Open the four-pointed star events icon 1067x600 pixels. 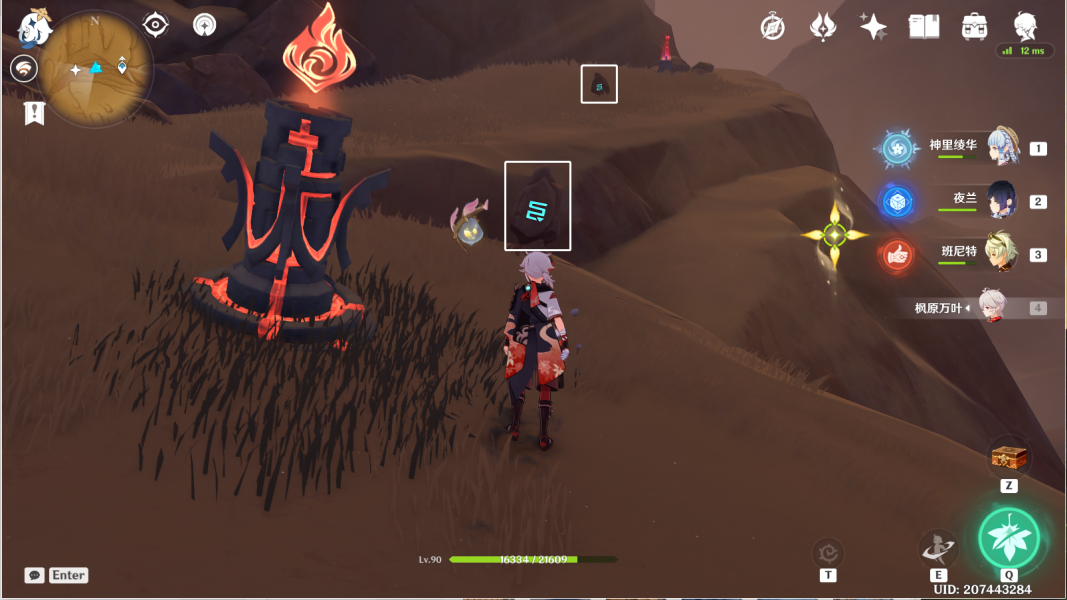point(873,27)
